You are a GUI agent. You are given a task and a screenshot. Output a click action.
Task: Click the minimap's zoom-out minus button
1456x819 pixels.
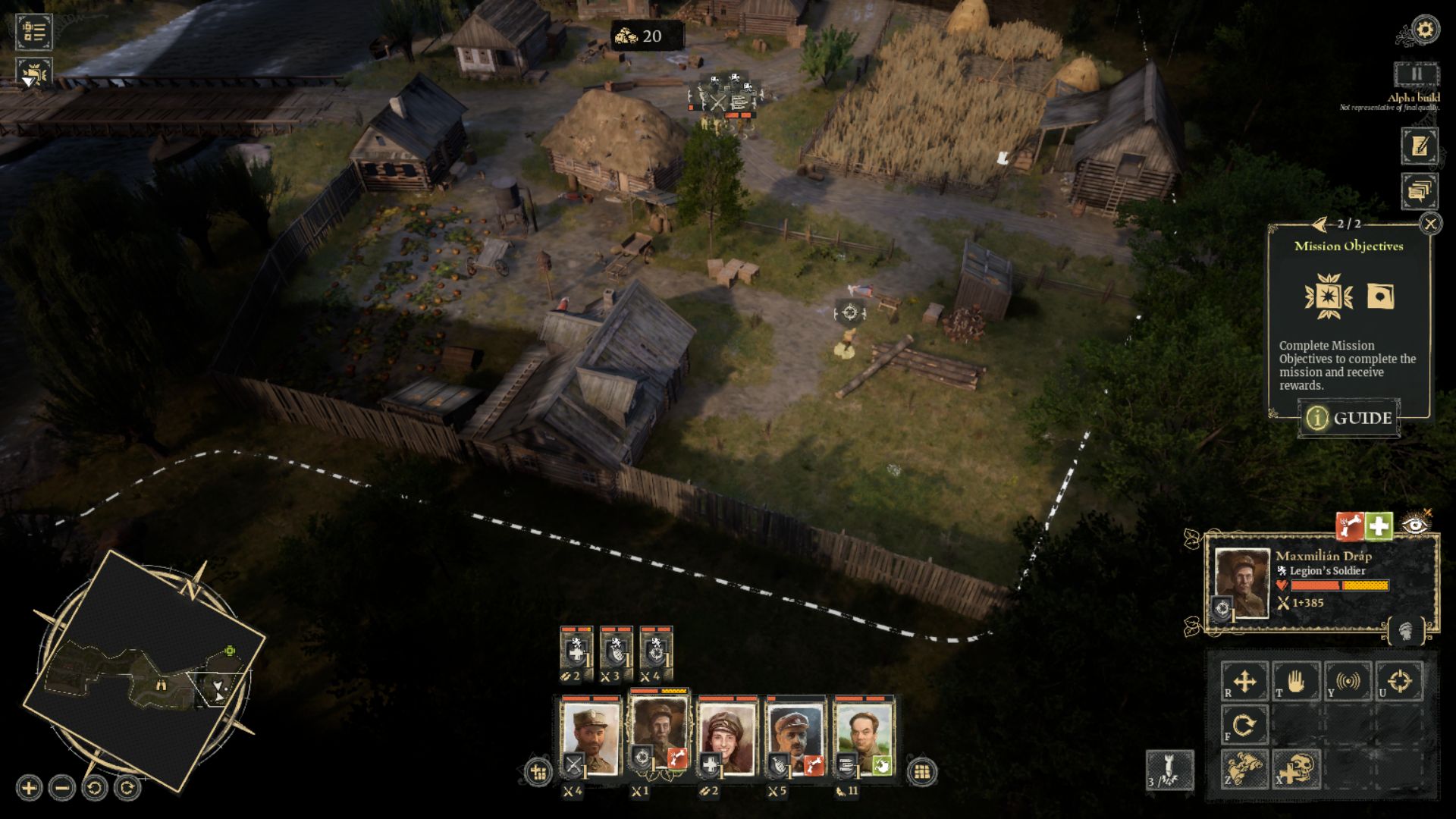(x=62, y=788)
